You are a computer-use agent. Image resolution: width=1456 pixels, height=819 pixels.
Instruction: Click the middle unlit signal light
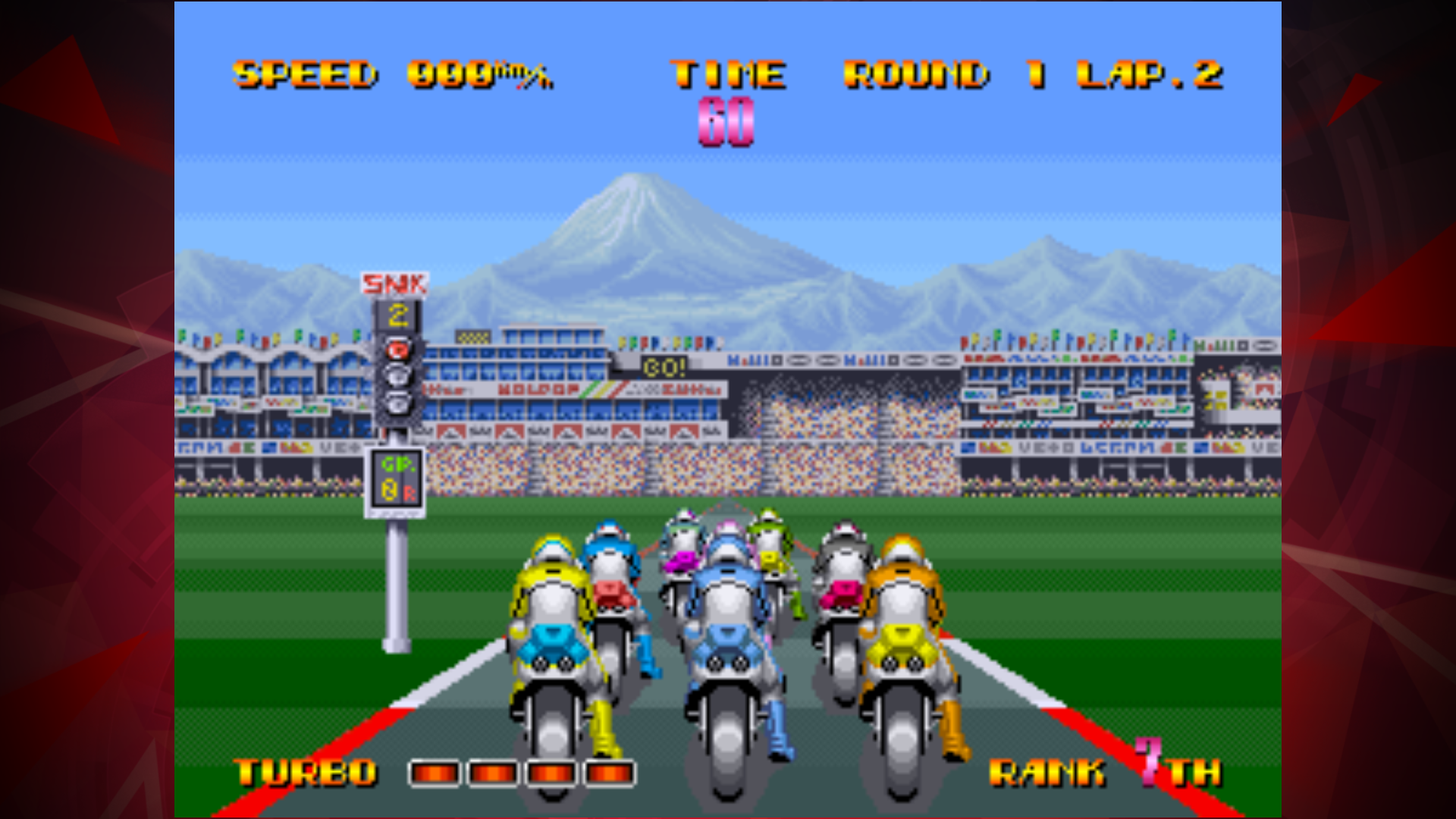point(397,375)
